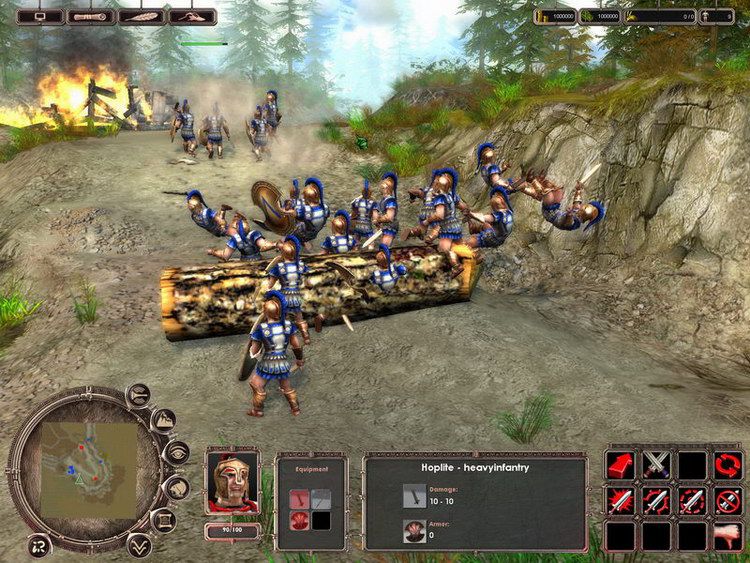Image resolution: width=750 pixels, height=563 pixels.
Task: Select the Hoplite portrait
Action: [x=232, y=482]
